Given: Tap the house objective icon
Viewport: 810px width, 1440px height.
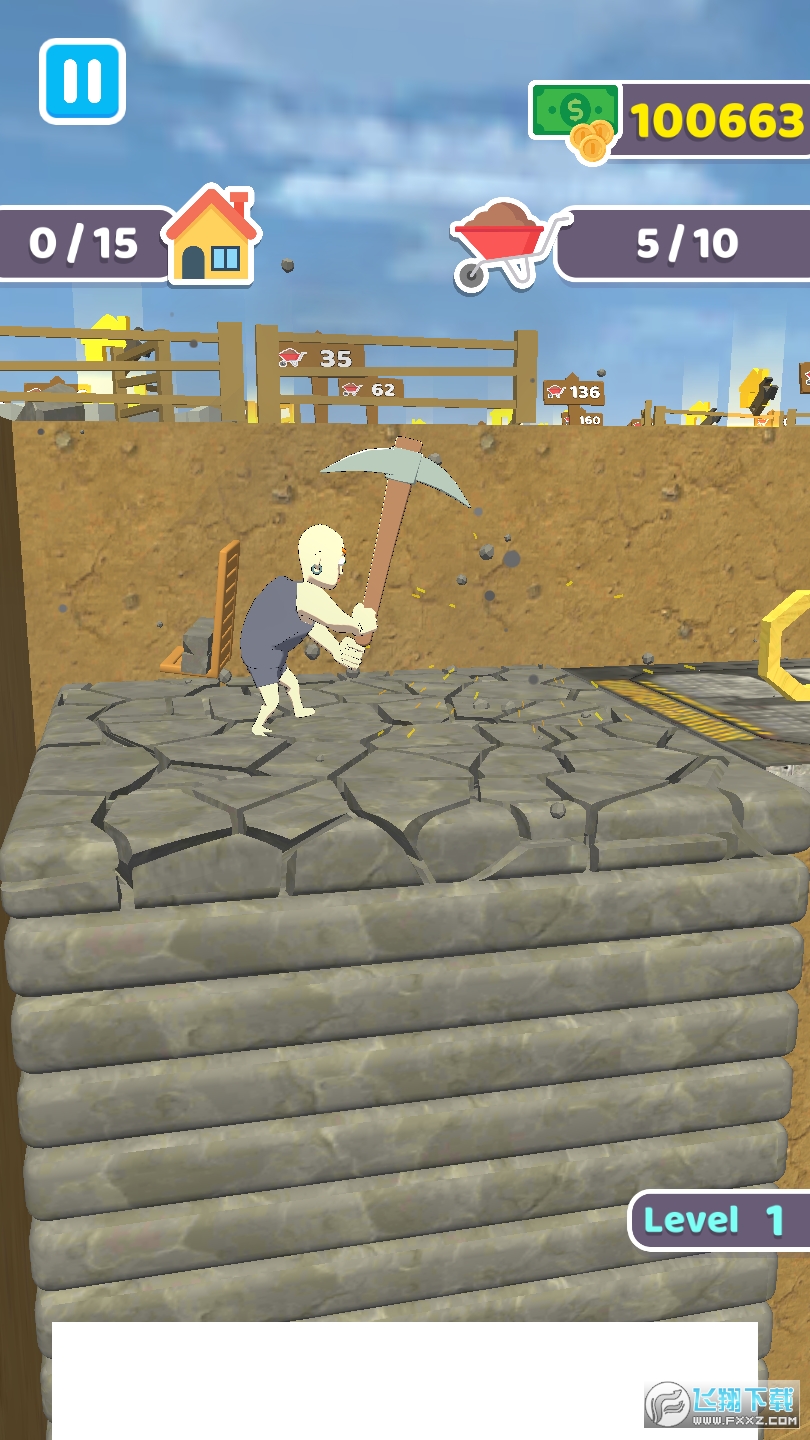Looking at the screenshot, I should click(211, 236).
